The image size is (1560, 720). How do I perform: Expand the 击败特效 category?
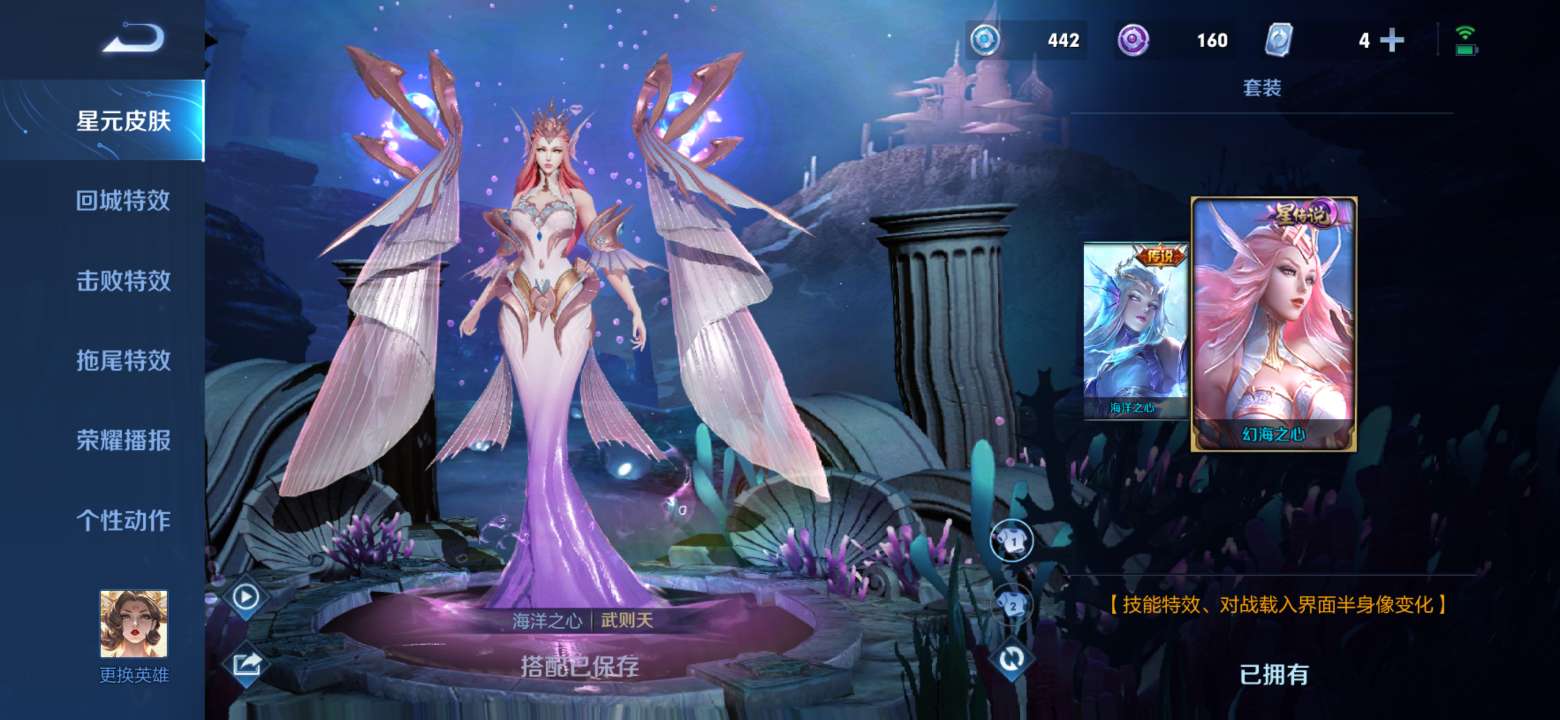(x=120, y=281)
